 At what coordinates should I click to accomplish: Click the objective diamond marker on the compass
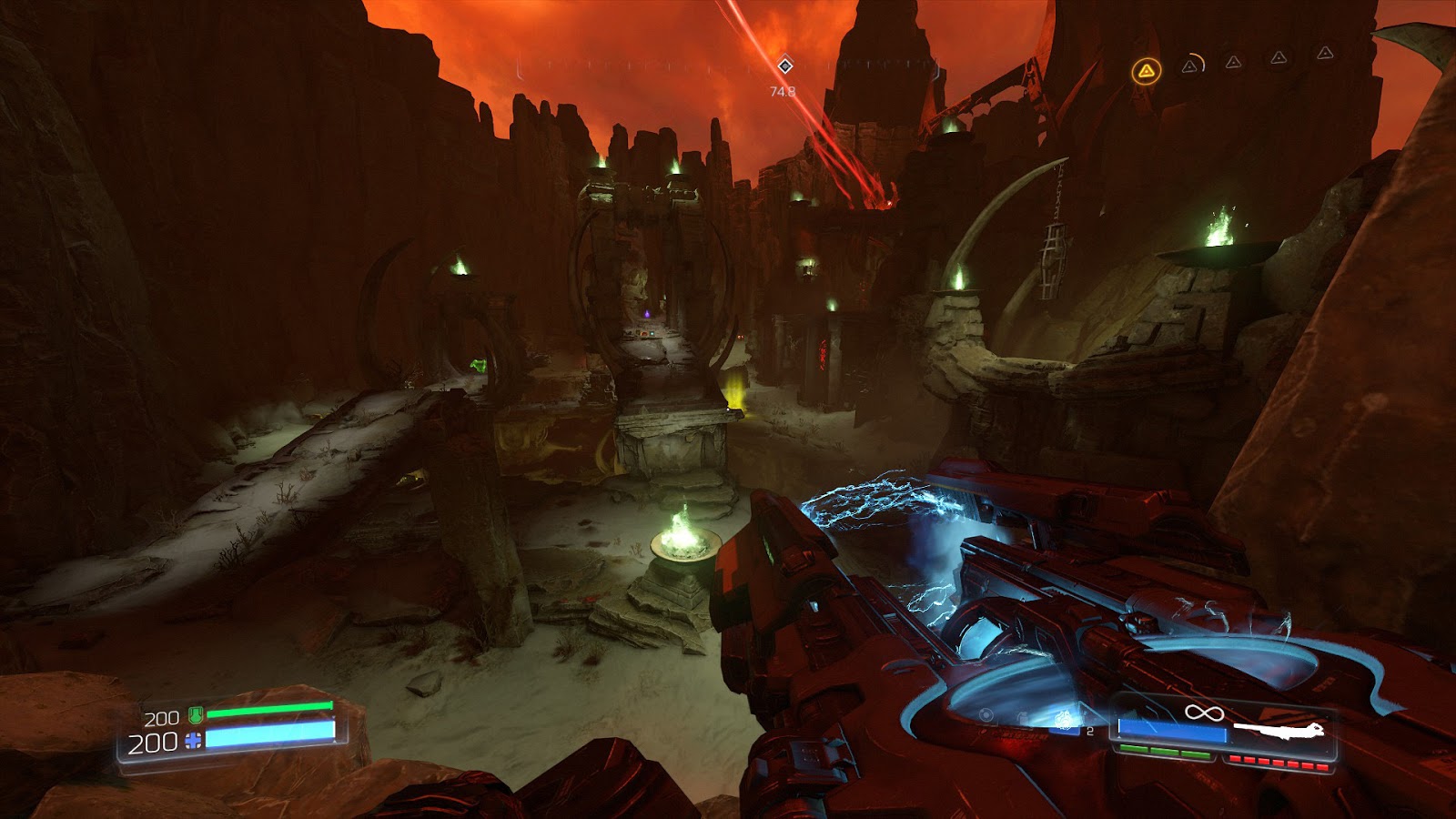tap(784, 65)
